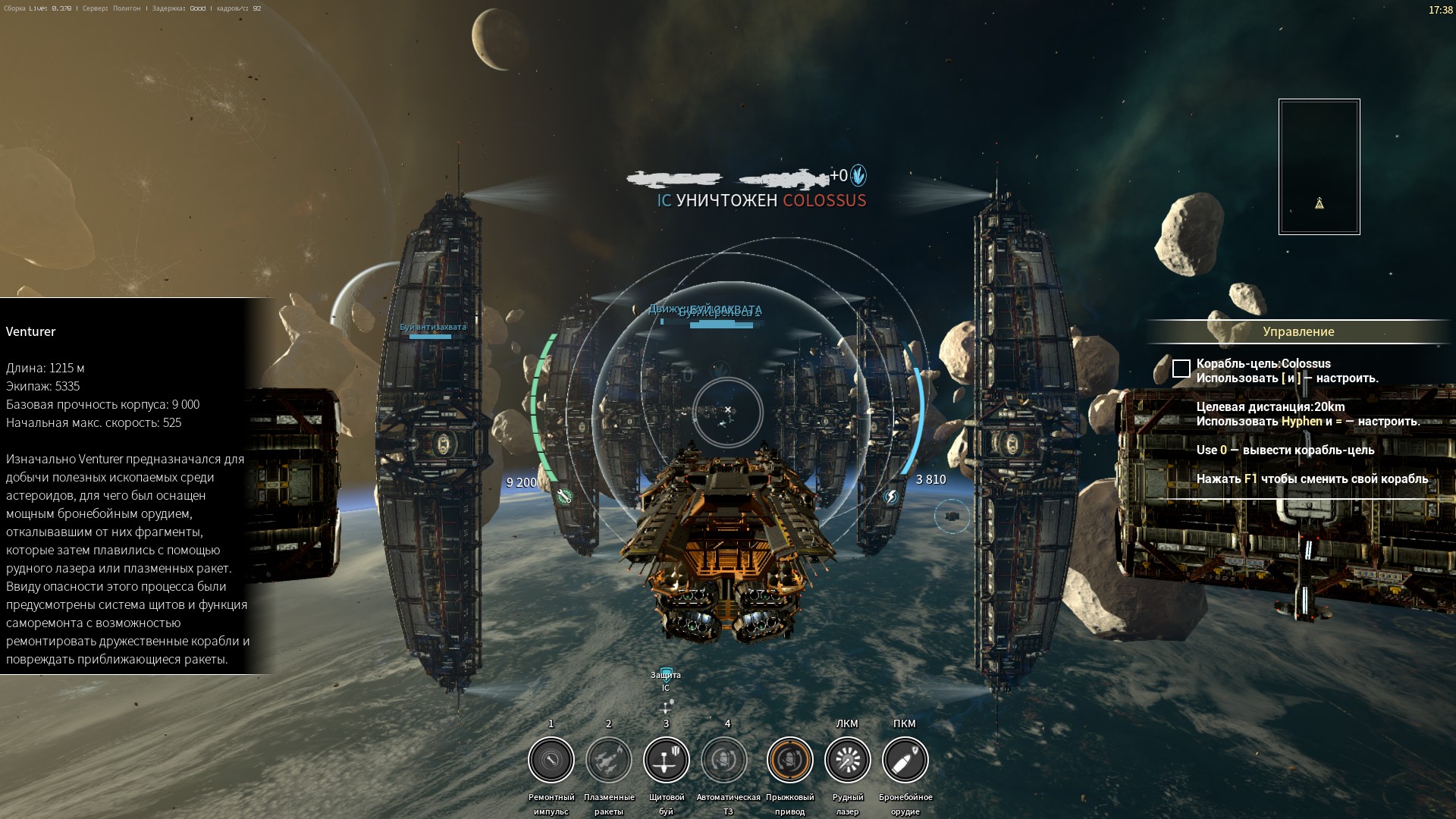Activate the Ремонтный импульс ability
1456x819 pixels.
pyautogui.click(x=551, y=759)
